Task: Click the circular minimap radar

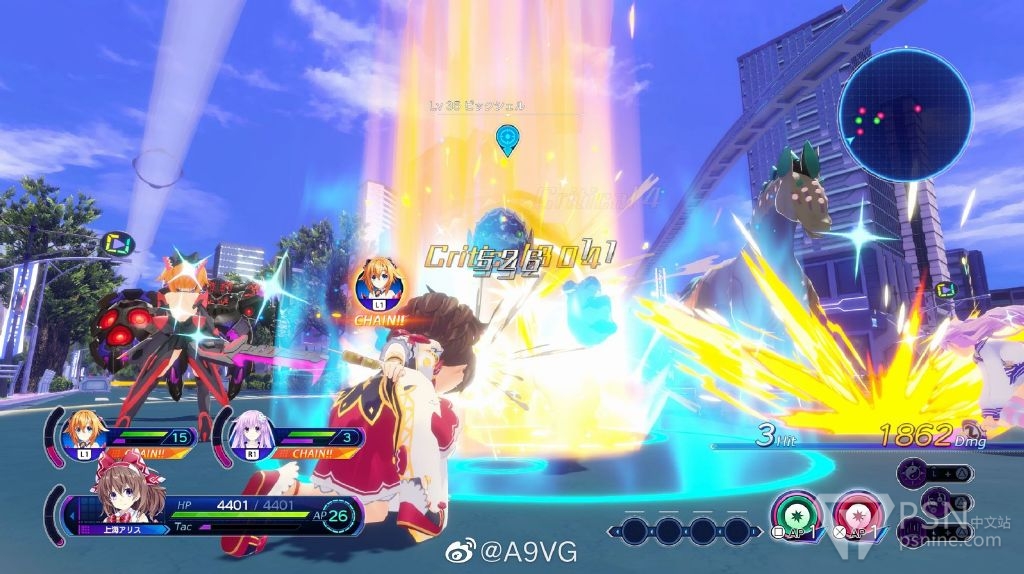Action: pyautogui.click(x=904, y=116)
